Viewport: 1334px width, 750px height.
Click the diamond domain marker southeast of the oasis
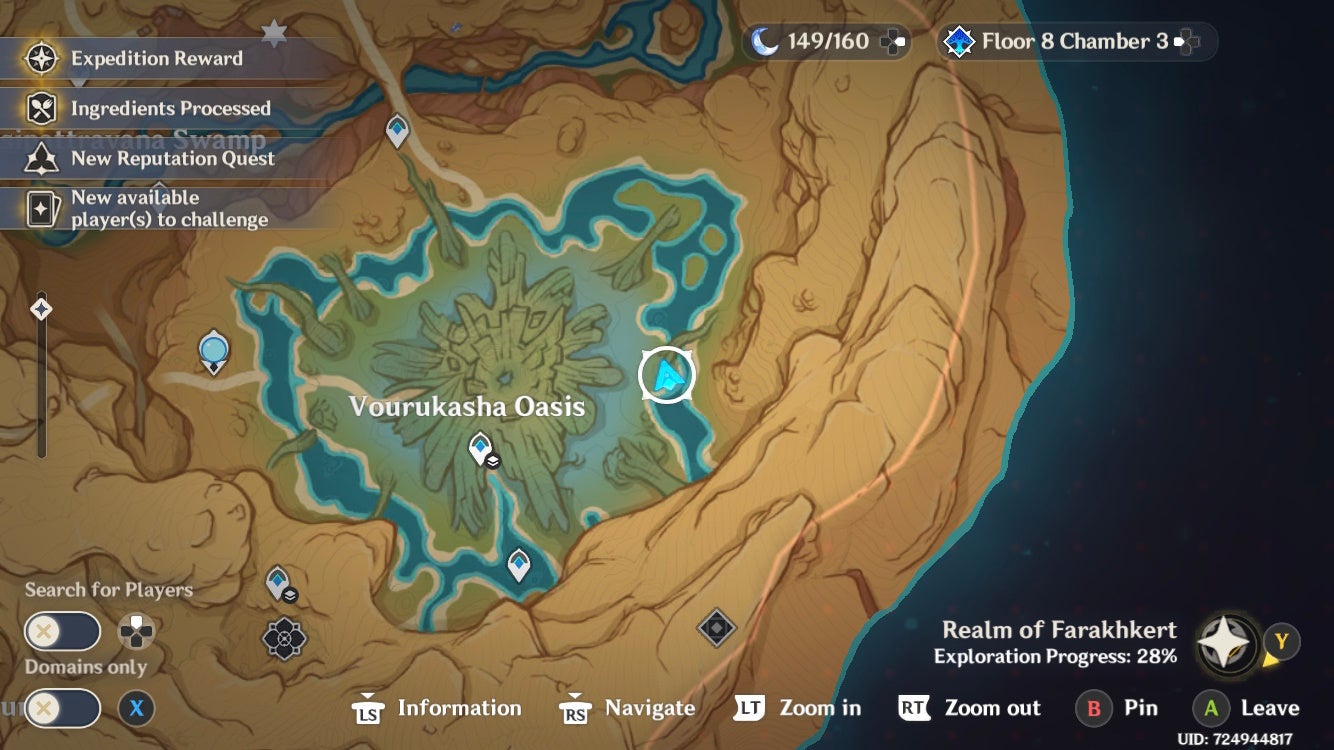(x=717, y=629)
